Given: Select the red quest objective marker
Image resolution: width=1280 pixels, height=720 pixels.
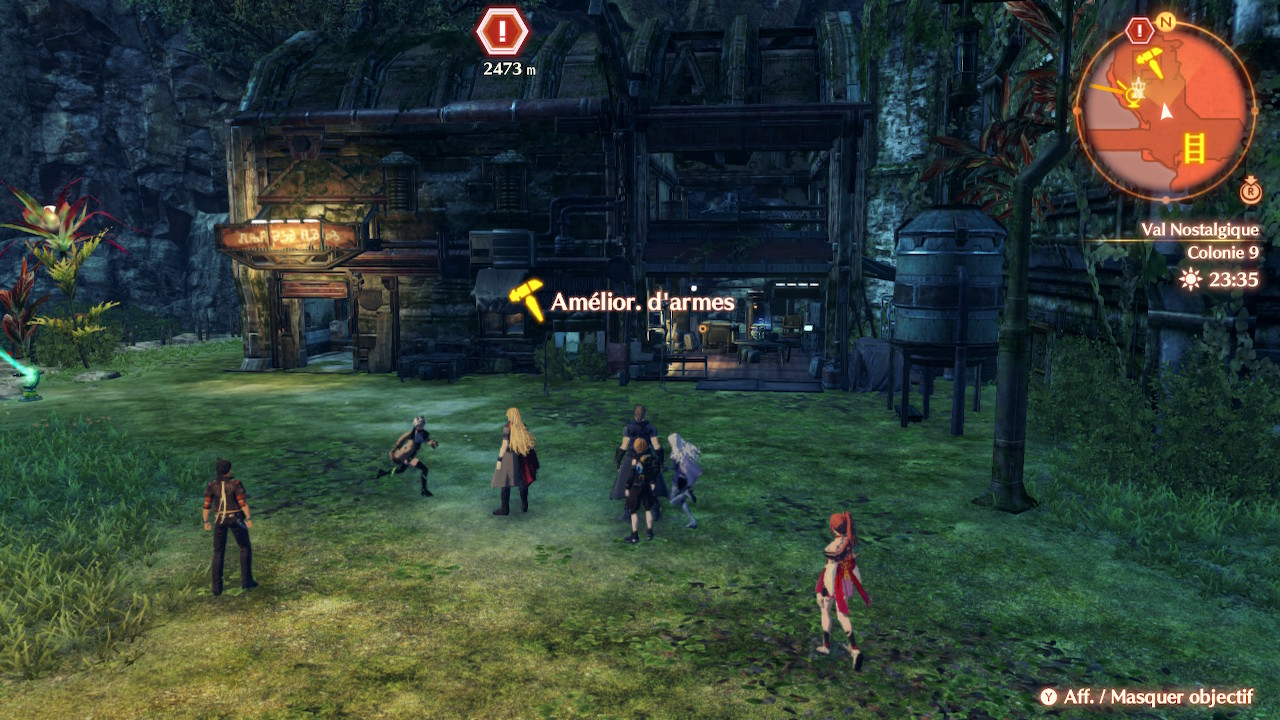Looking at the screenshot, I should pos(502,32).
